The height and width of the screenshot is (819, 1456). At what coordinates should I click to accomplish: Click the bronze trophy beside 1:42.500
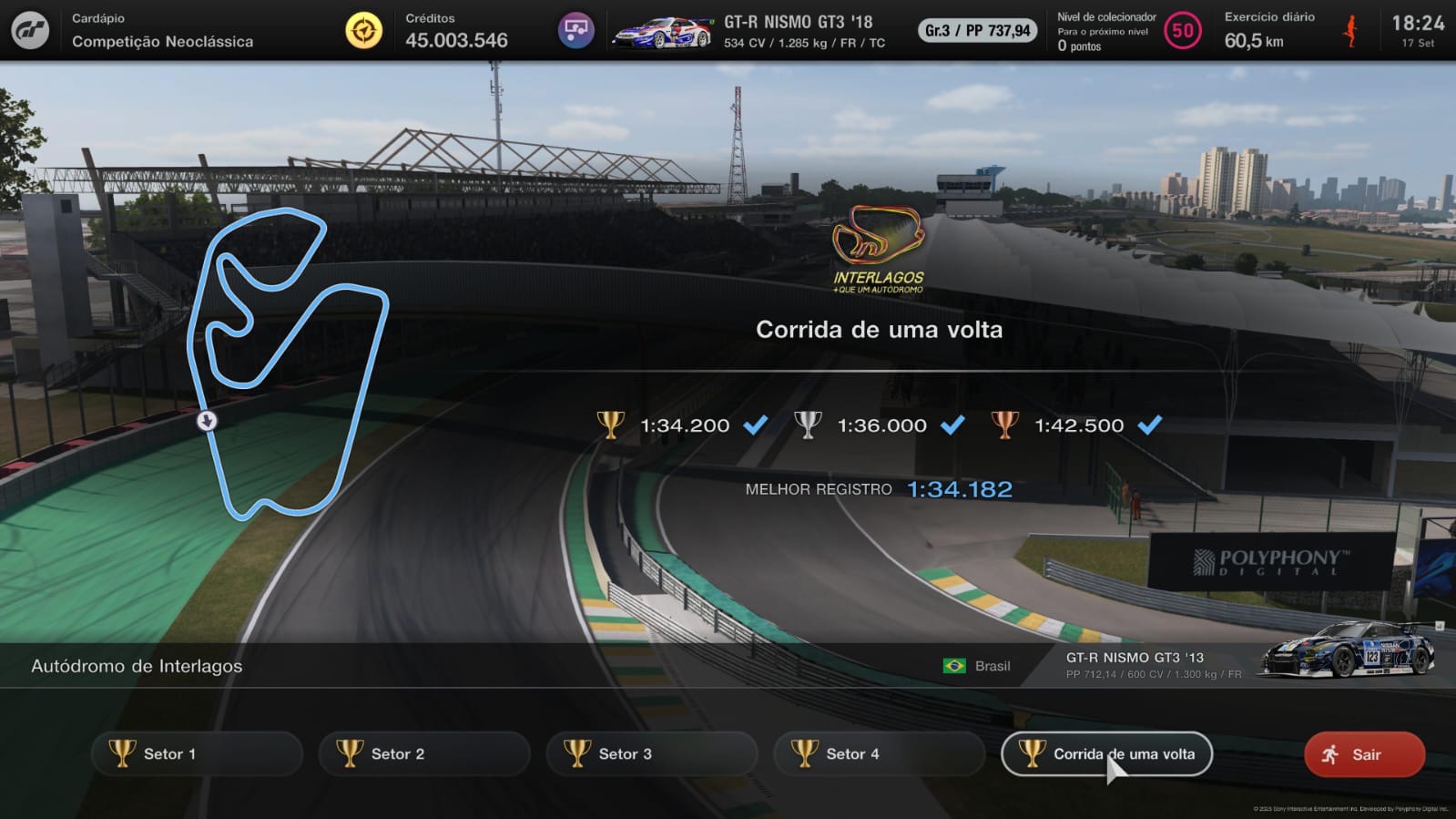pyautogui.click(x=1005, y=425)
